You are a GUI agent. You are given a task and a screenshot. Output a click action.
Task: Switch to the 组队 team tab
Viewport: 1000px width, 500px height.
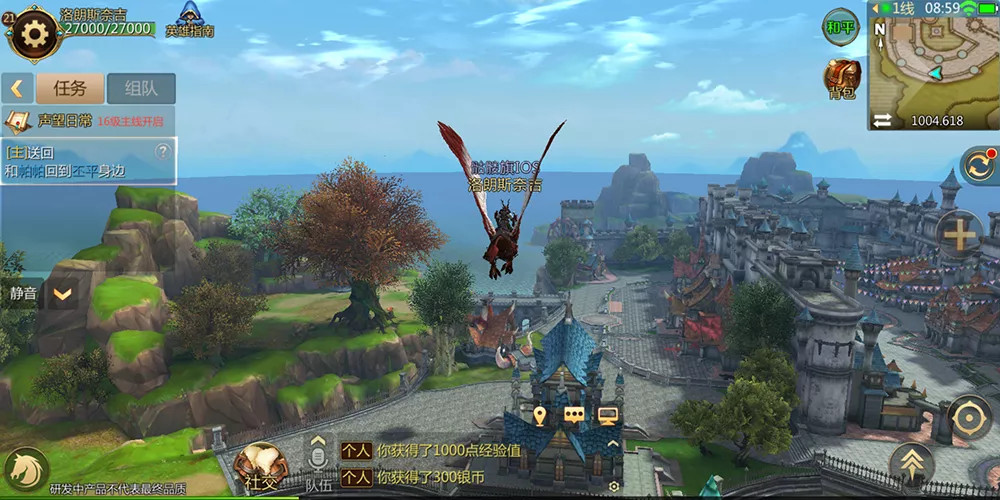141,88
